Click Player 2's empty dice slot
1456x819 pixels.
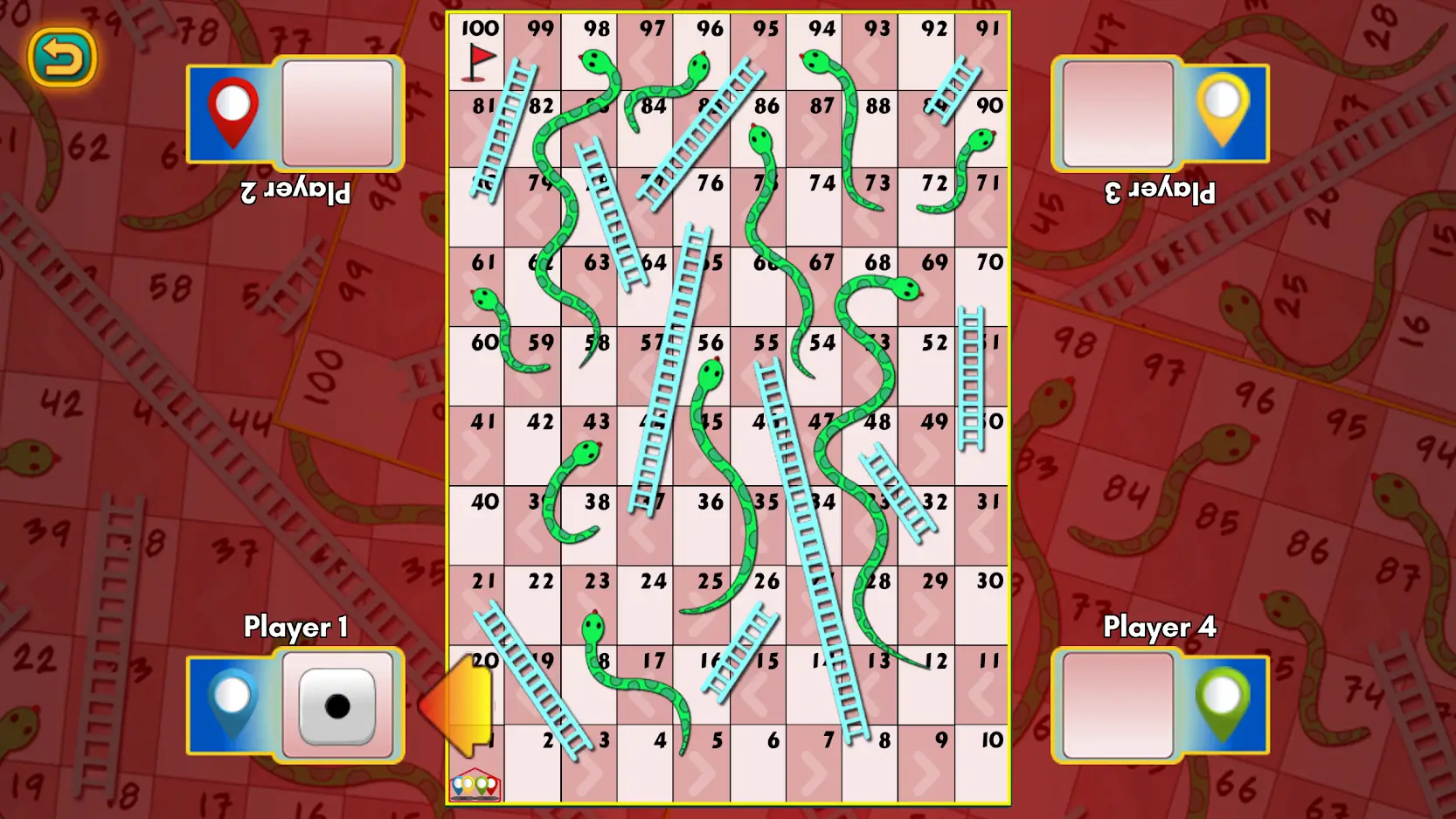pos(336,114)
